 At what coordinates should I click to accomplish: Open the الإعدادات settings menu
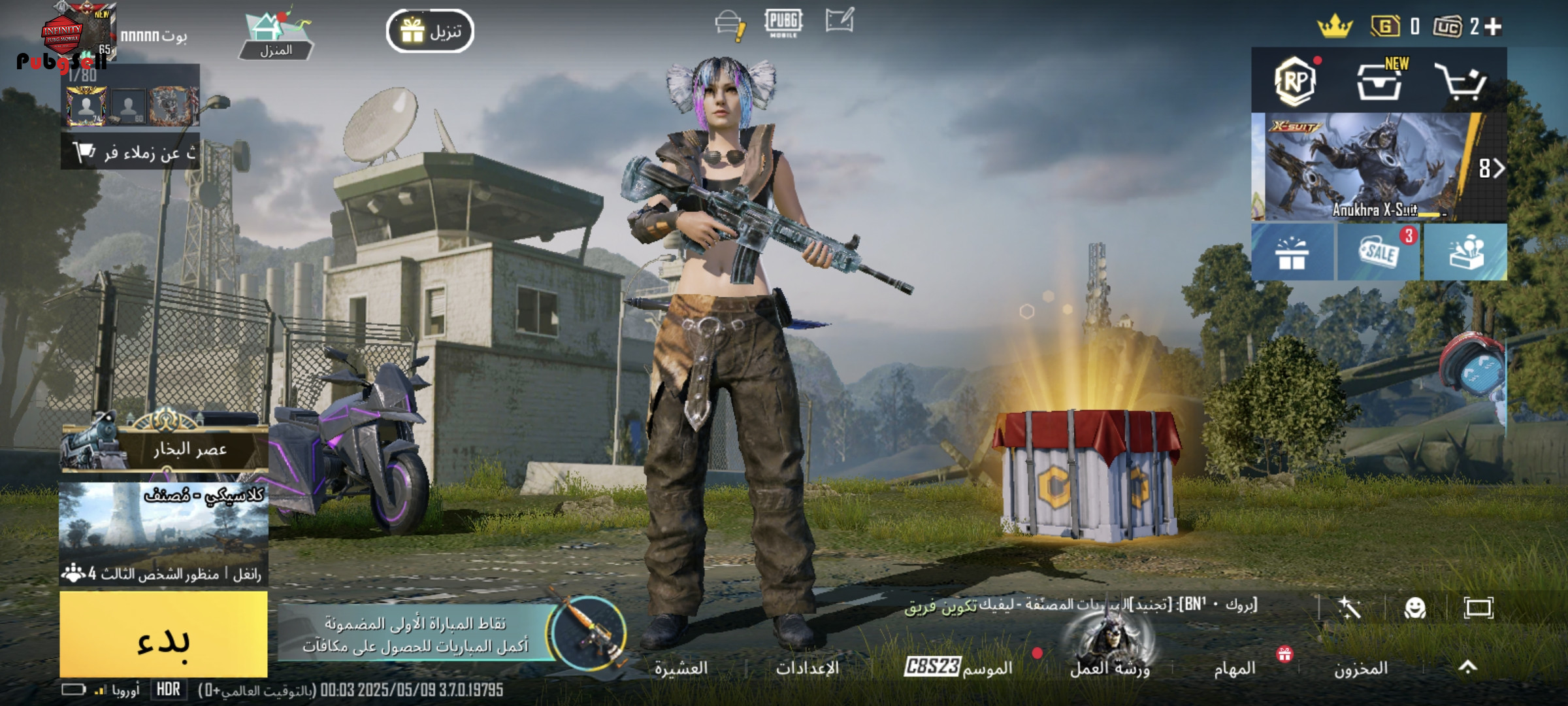[808, 668]
